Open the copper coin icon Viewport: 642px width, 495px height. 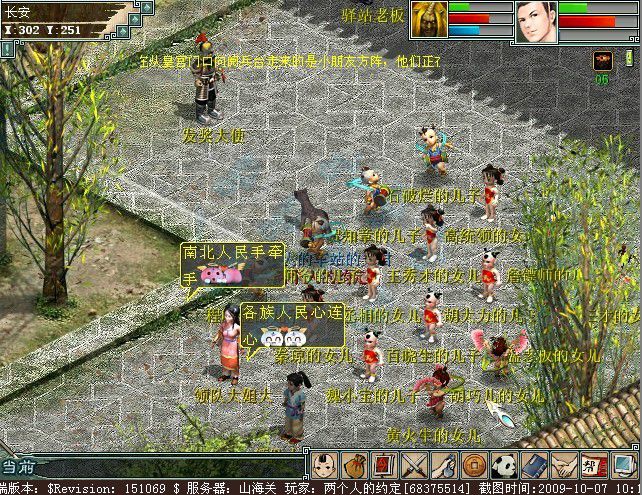pyautogui.click(x=473, y=465)
